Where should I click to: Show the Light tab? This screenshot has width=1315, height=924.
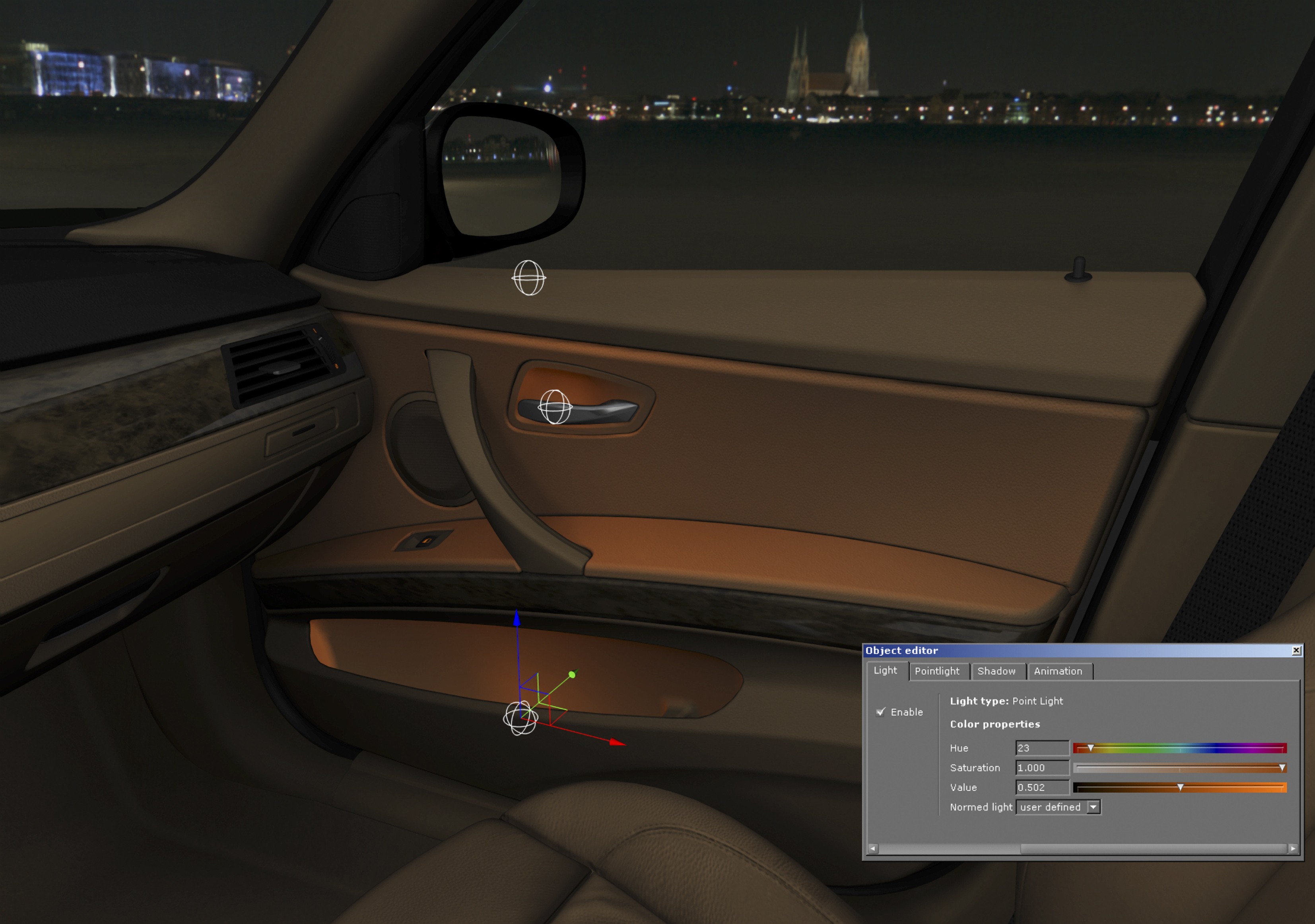(x=885, y=670)
